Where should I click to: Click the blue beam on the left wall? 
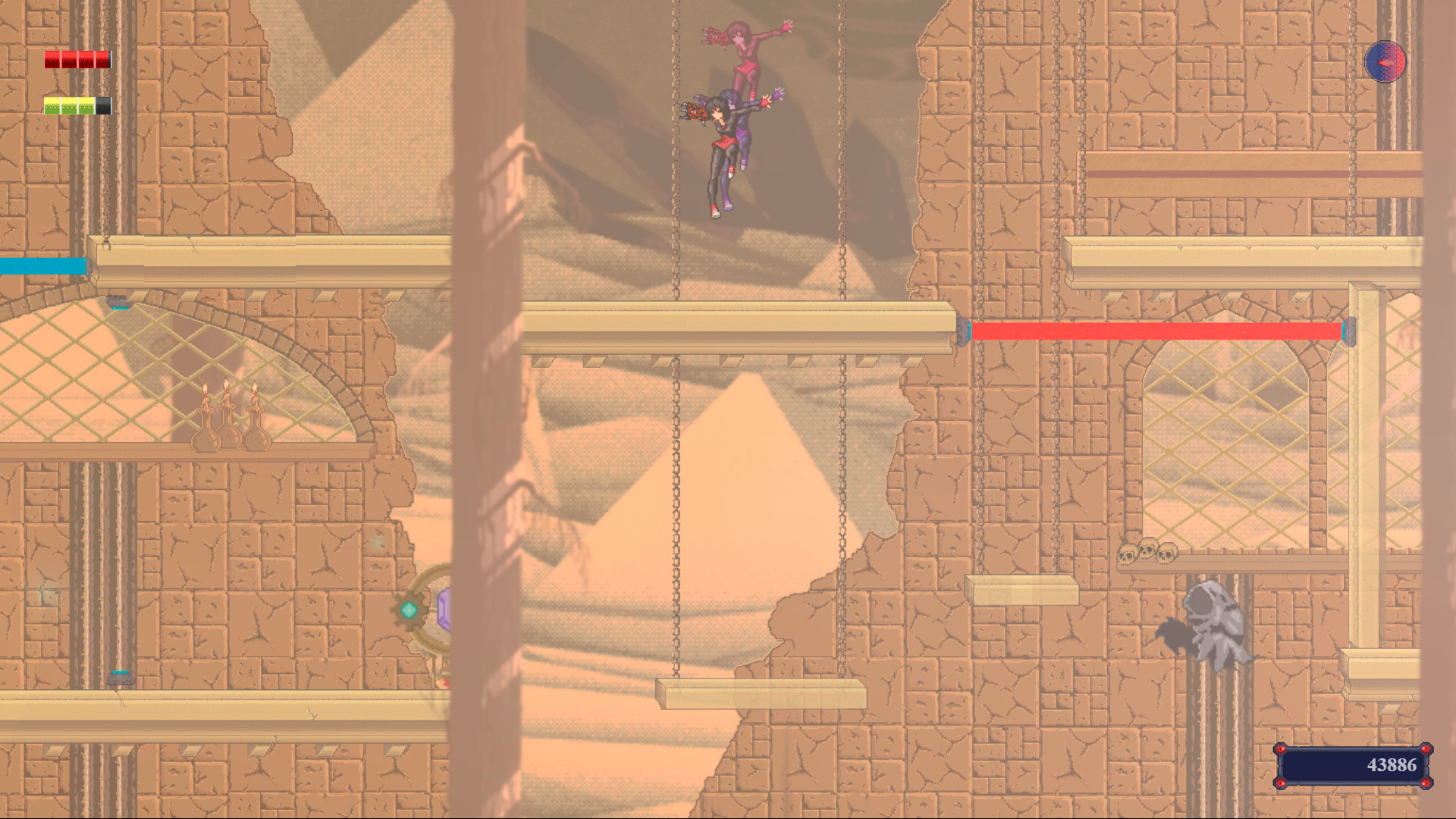[42, 265]
